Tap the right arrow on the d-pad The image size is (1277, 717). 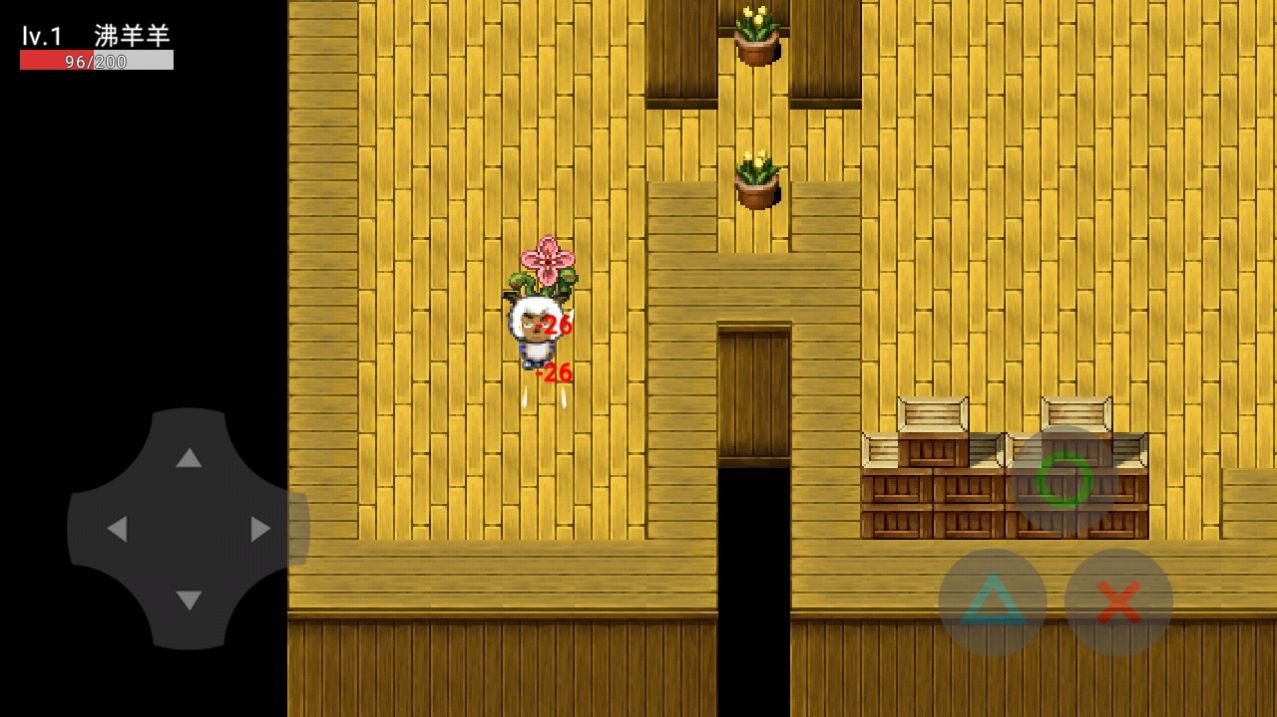click(260, 529)
